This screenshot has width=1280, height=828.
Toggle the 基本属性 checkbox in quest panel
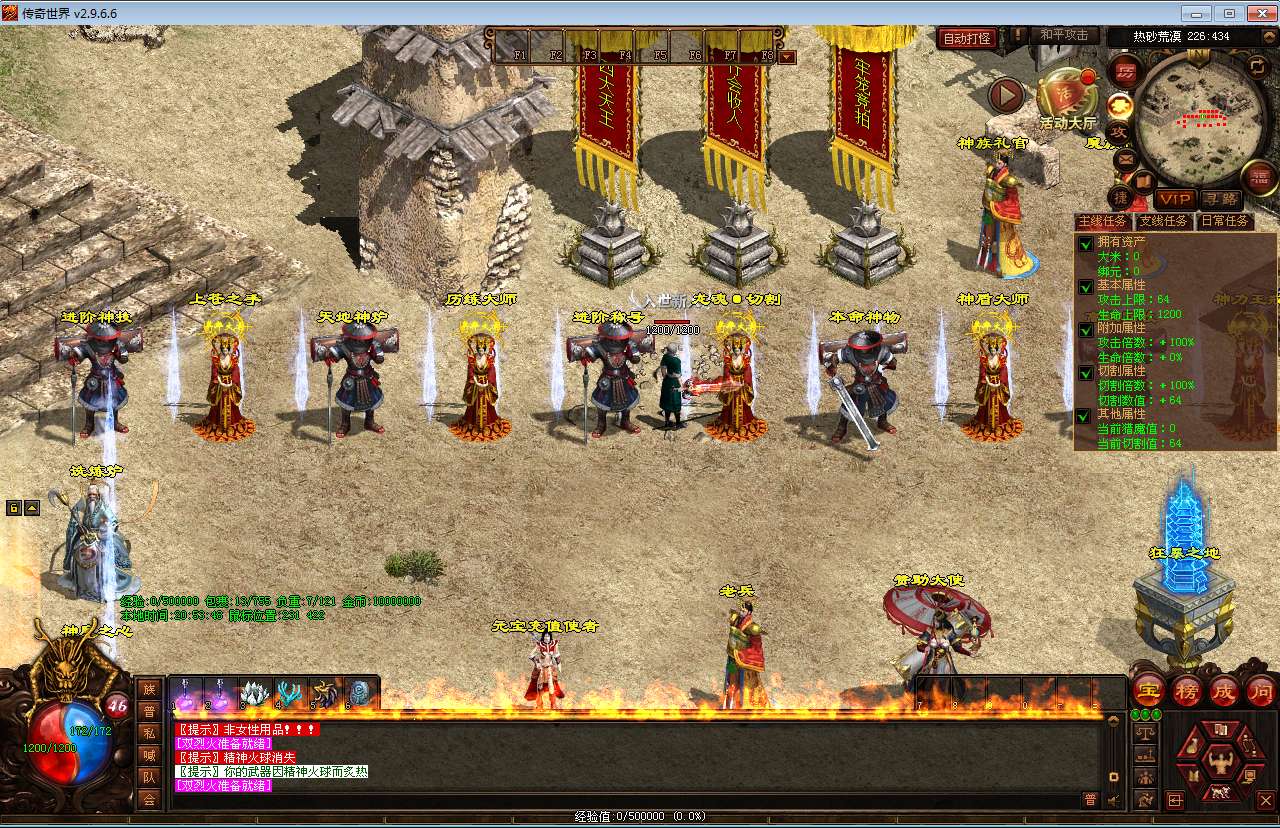point(1085,287)
